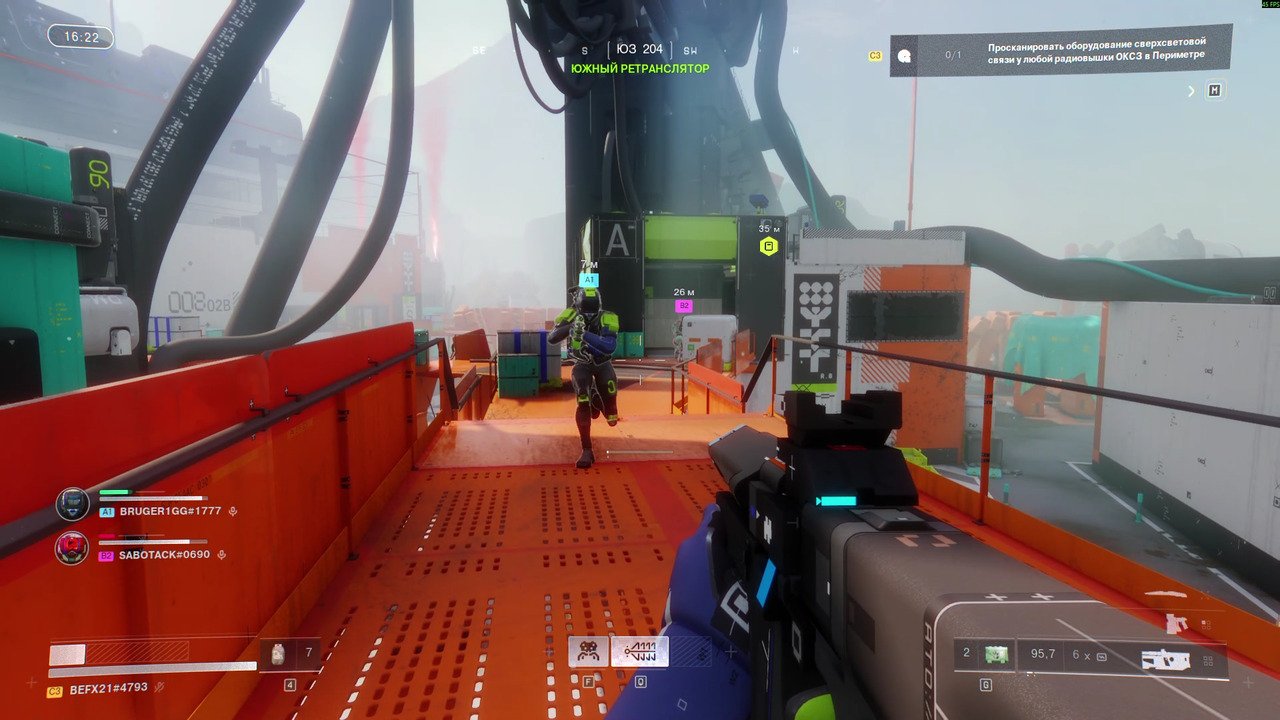Click the yellow hexagon objective marker
This screenshot has width=1280, height=720.
pyautogui.click(x=768, y=246)
